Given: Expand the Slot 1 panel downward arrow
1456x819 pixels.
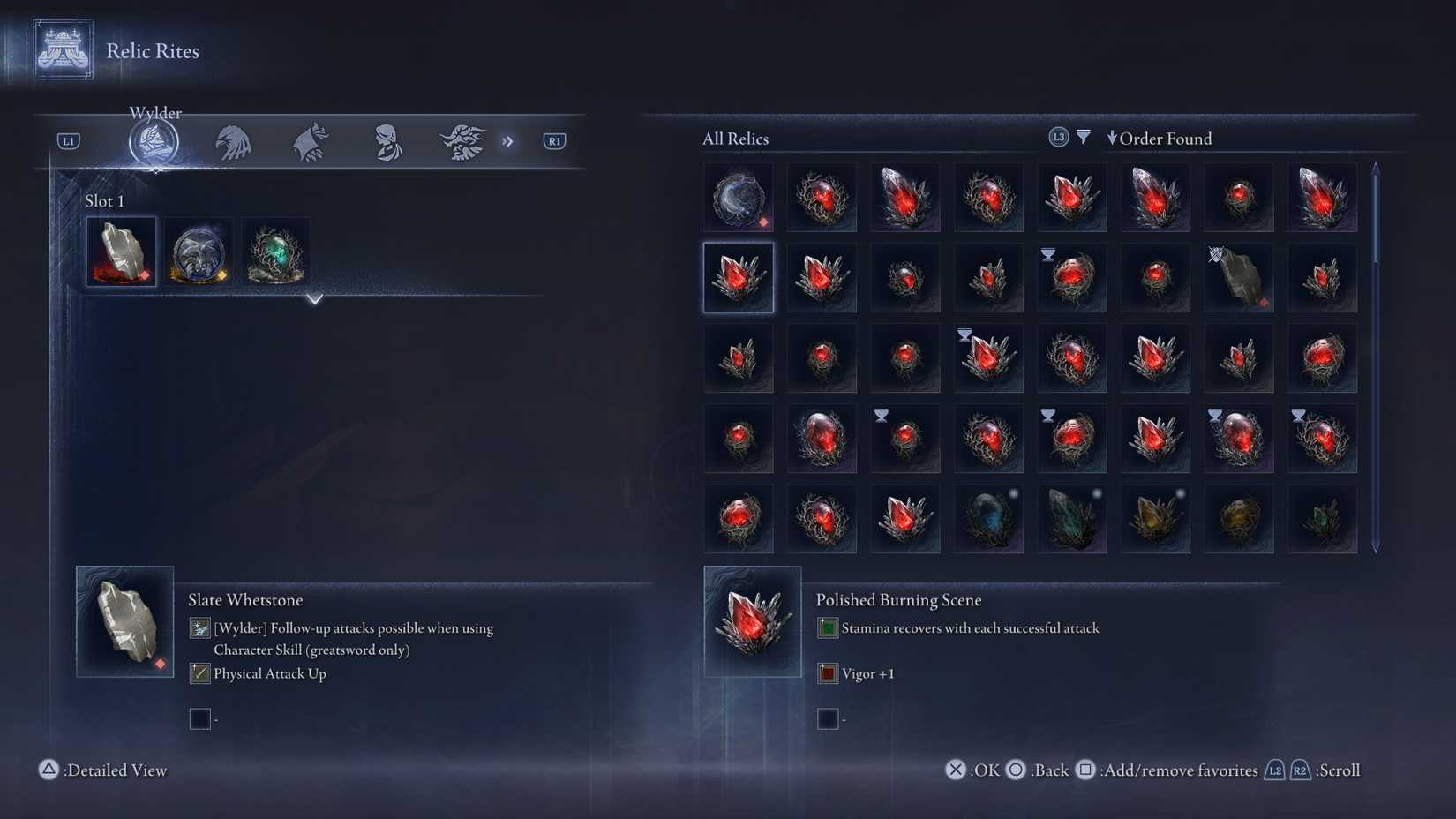Looking at the screenshot, I should (314, 300).
